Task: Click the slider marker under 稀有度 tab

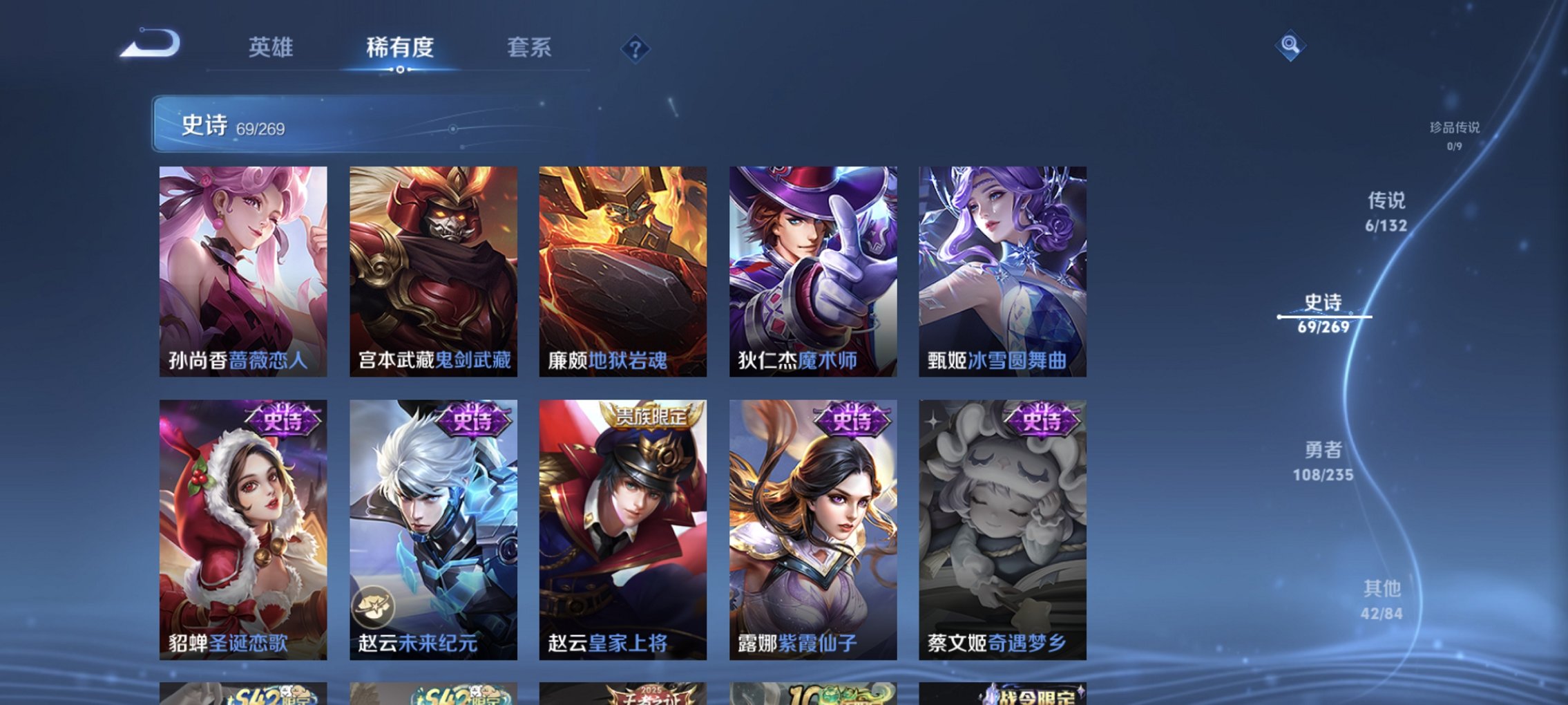Action: tap(401, 70)
